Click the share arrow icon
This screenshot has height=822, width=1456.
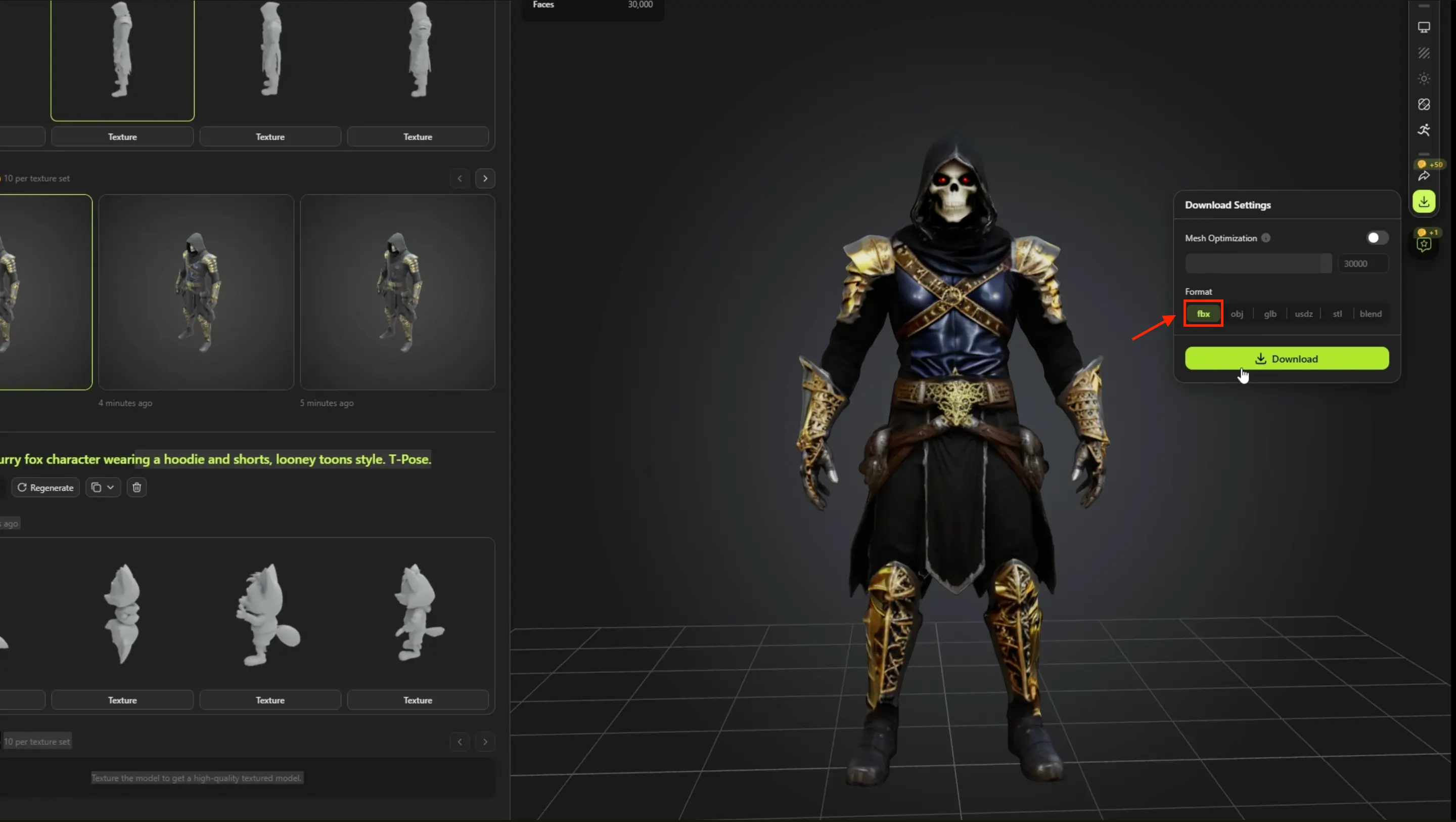[1424, 177]
